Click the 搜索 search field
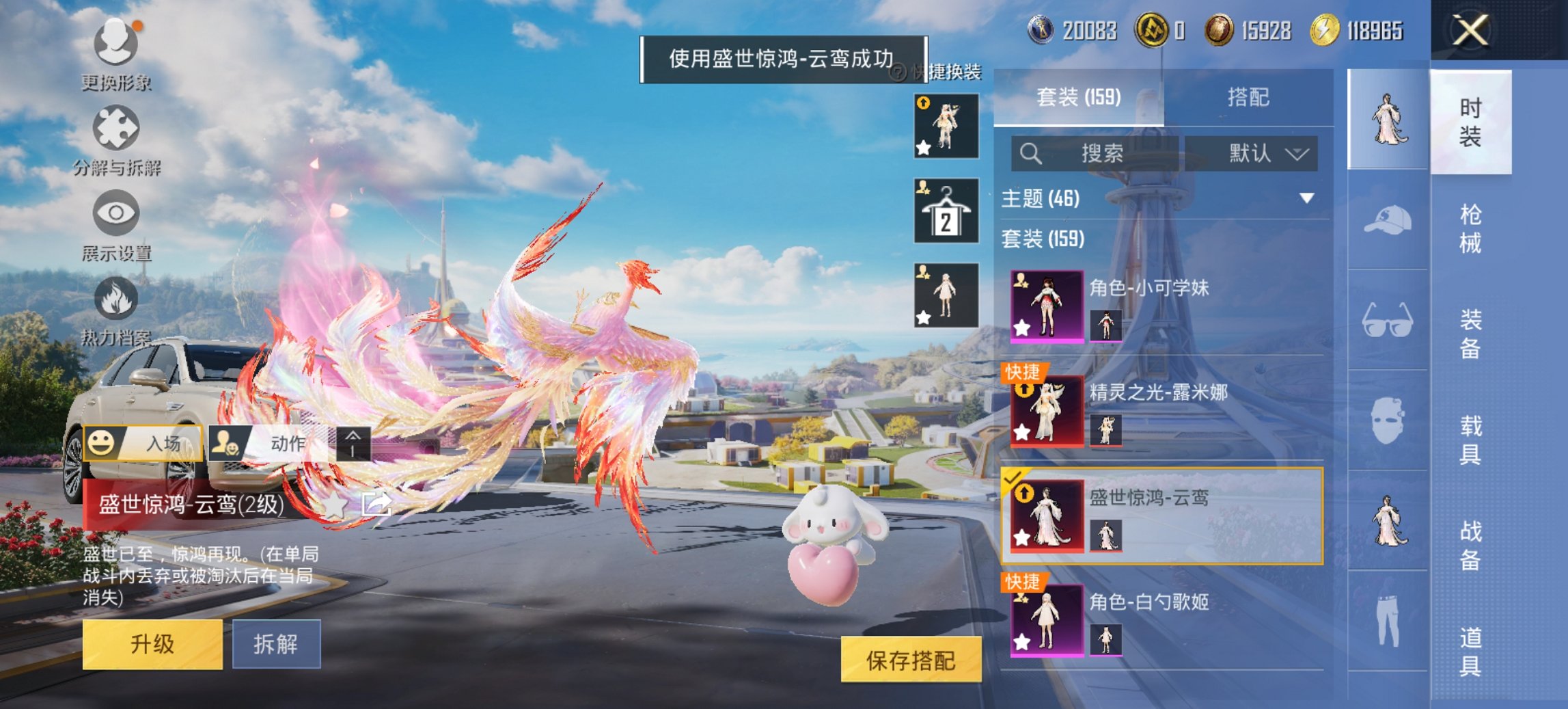The image size is (1568, 709). 1110,154
